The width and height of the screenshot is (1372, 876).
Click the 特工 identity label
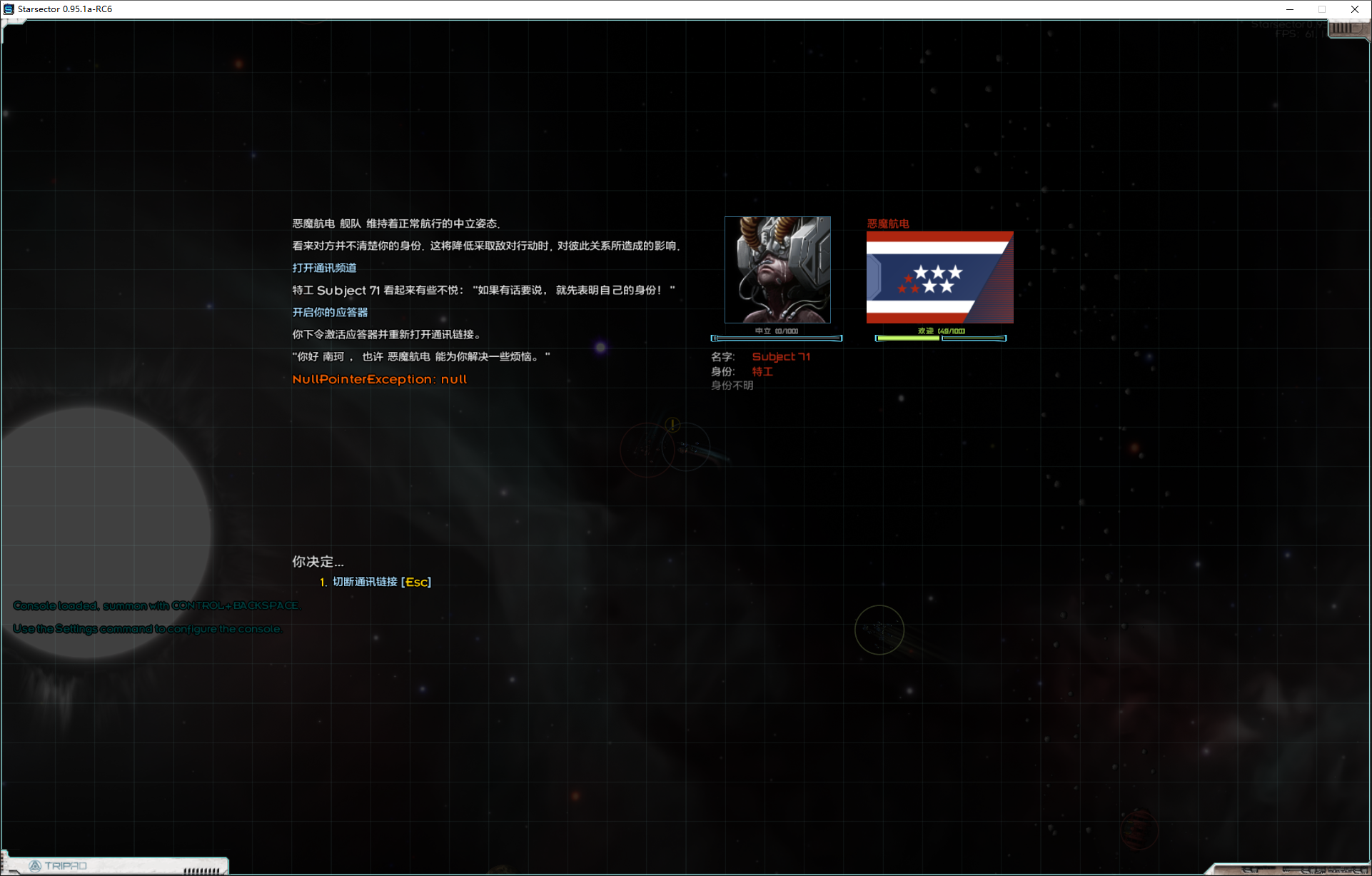coord(762,371)
